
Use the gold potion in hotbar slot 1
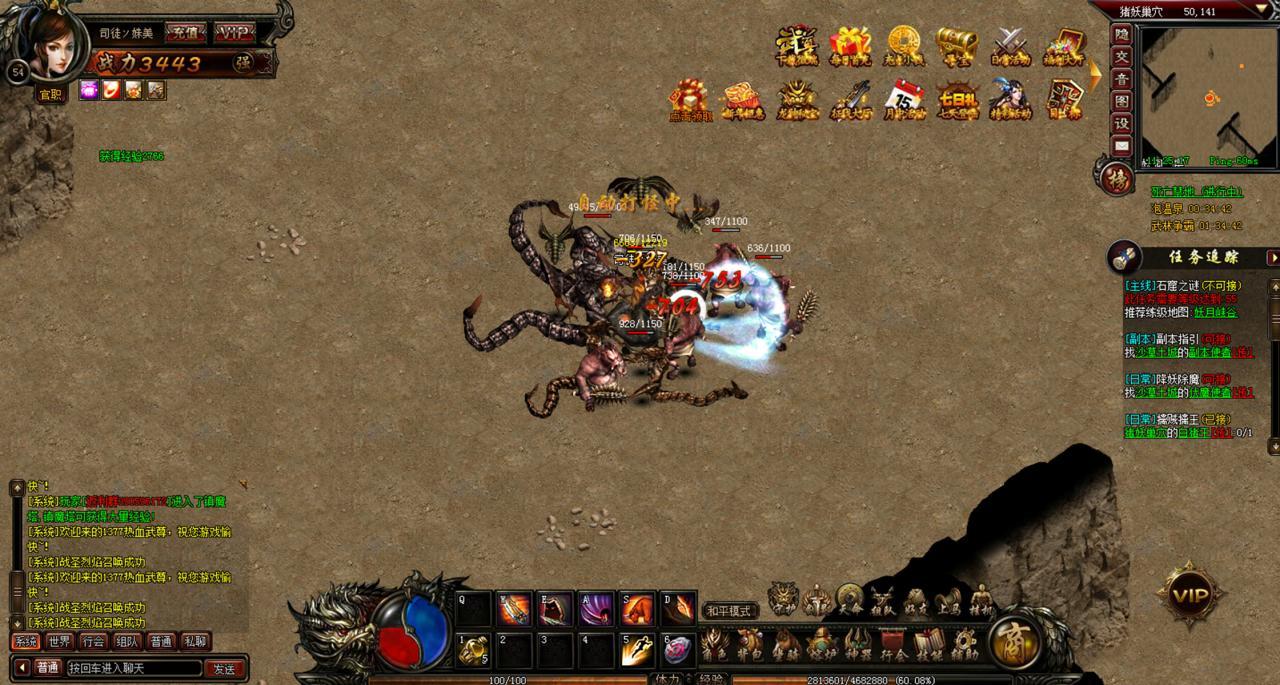[472, 650]
